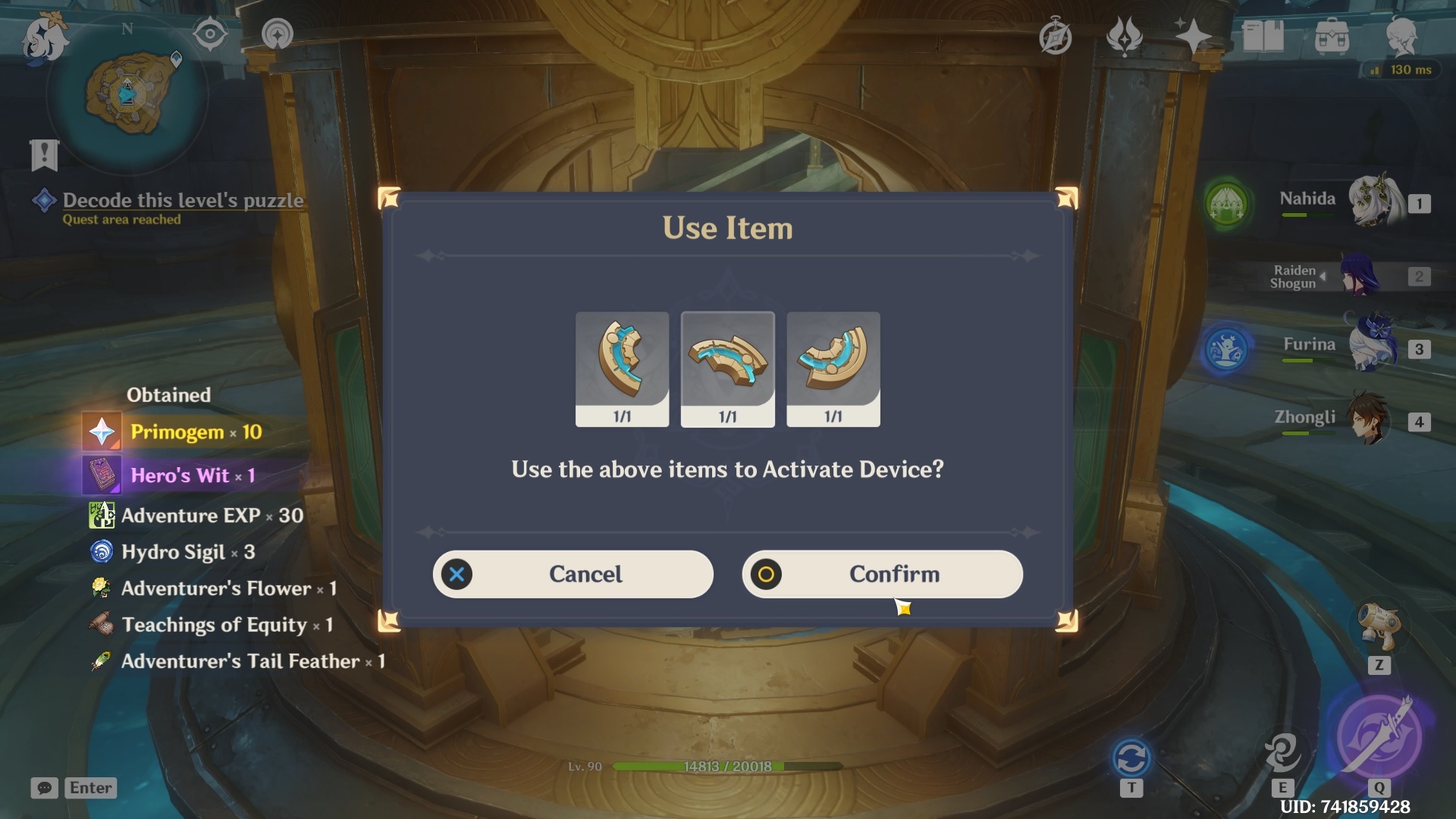Confirm using items to activate device
1456x819 pixels.
(882, 574)
